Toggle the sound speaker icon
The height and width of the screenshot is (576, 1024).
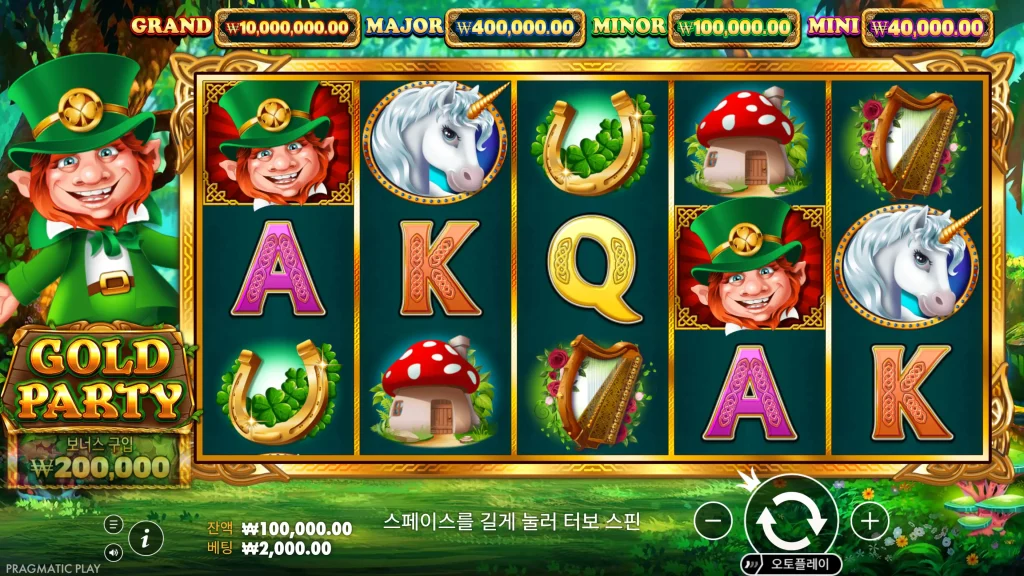point(114,551)
